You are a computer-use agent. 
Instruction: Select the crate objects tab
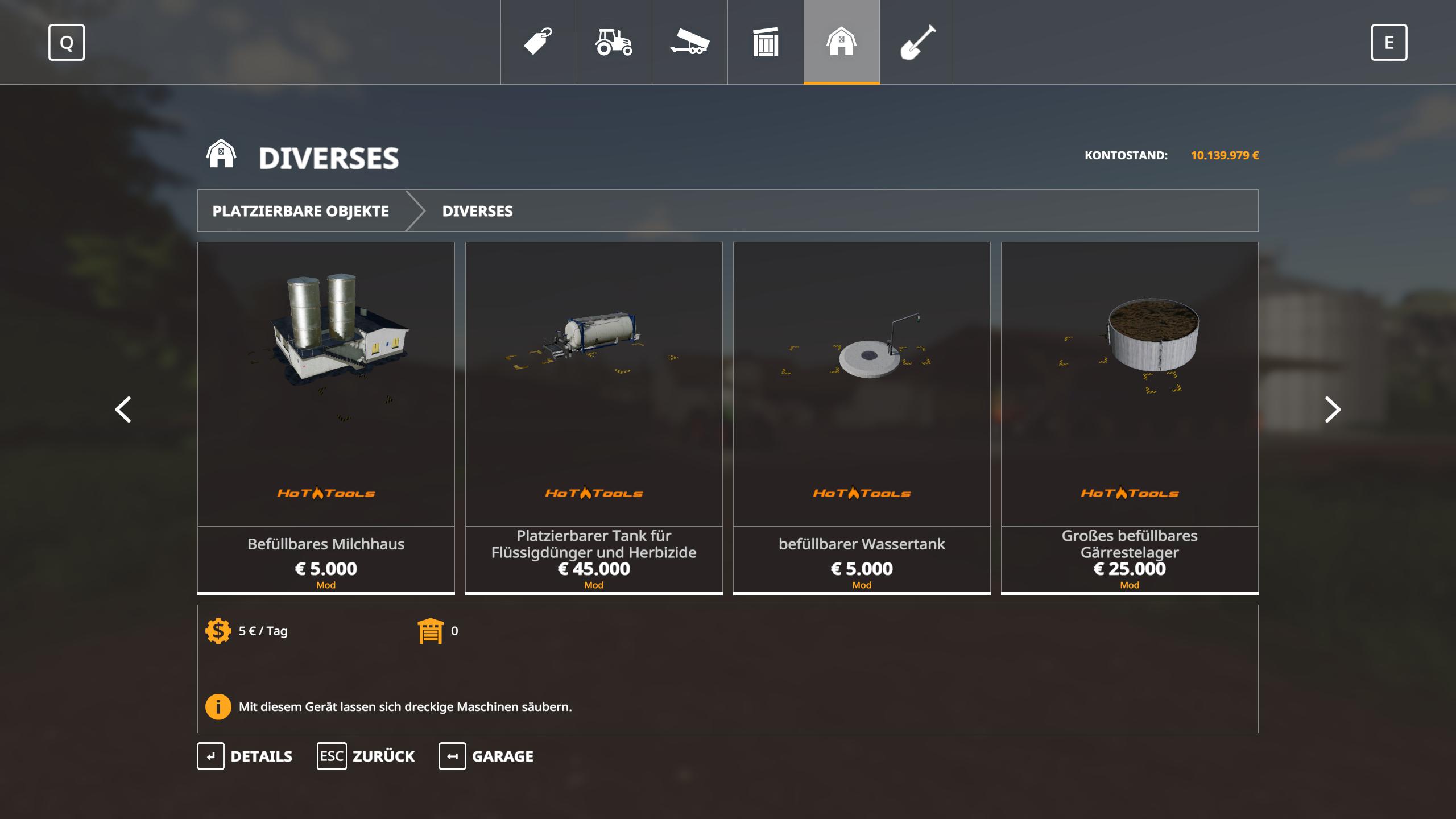[766, 42]
